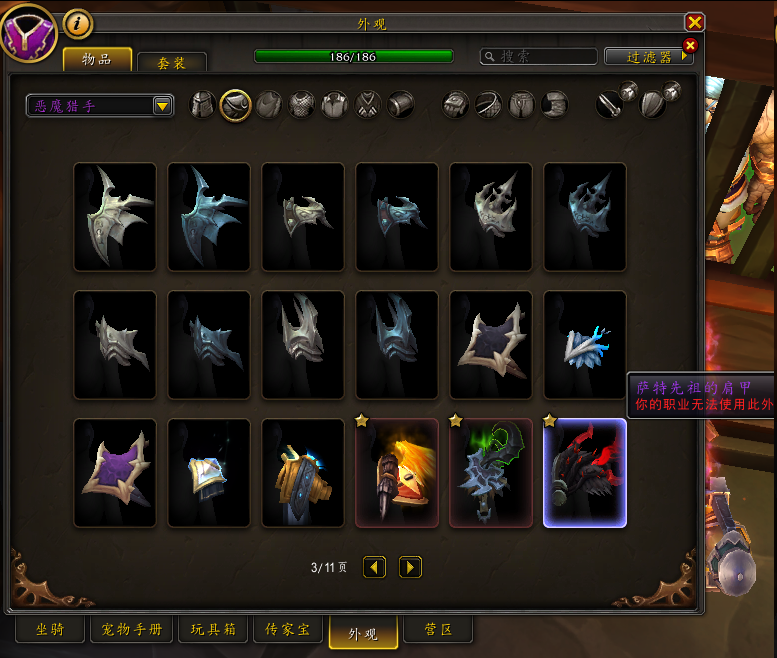Select the red-horned black shoulder appearance
This screenshot has height=658, width=777.
(x=585, y=473)
